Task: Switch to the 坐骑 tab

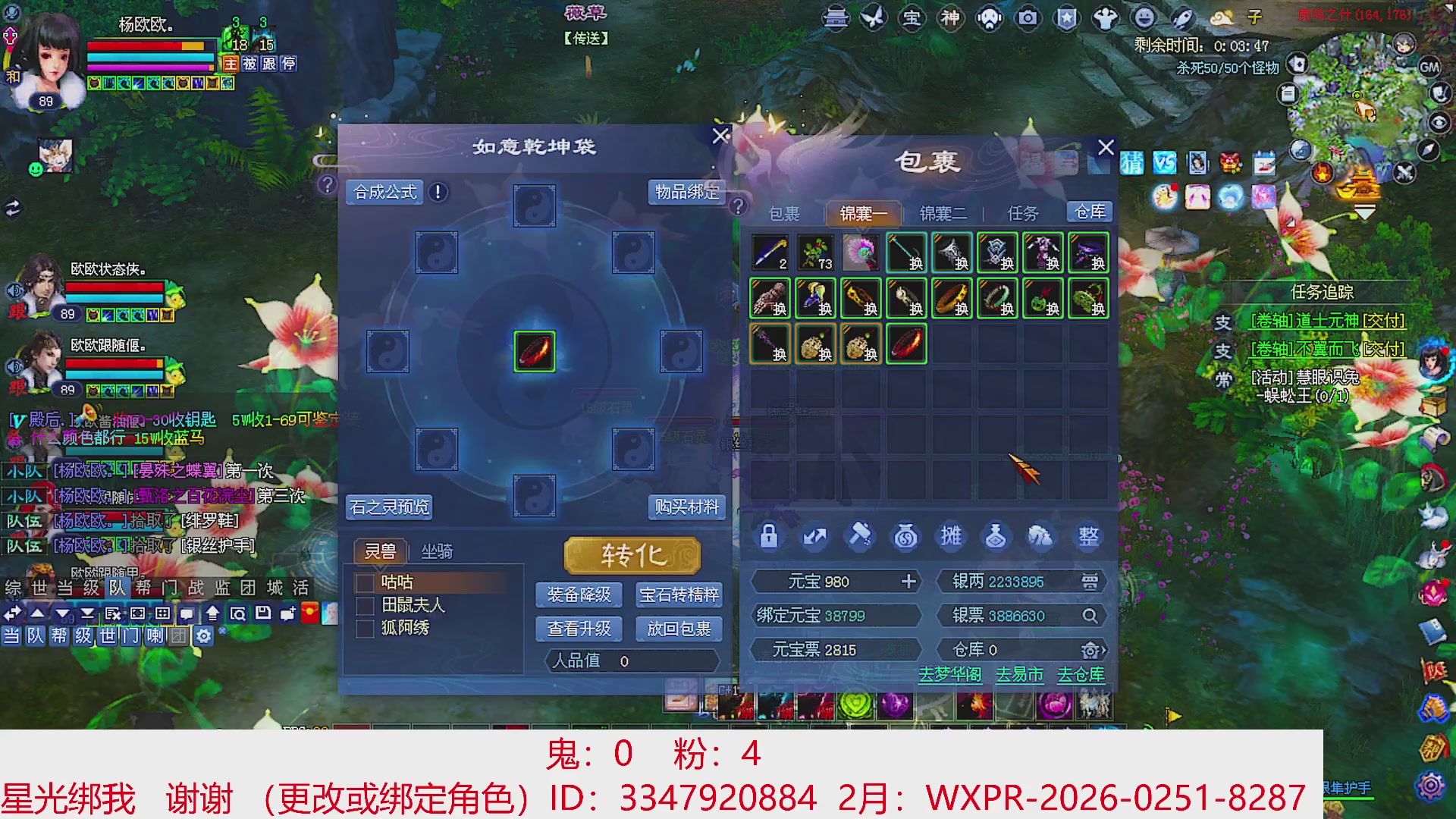Action: pos(438,551)
